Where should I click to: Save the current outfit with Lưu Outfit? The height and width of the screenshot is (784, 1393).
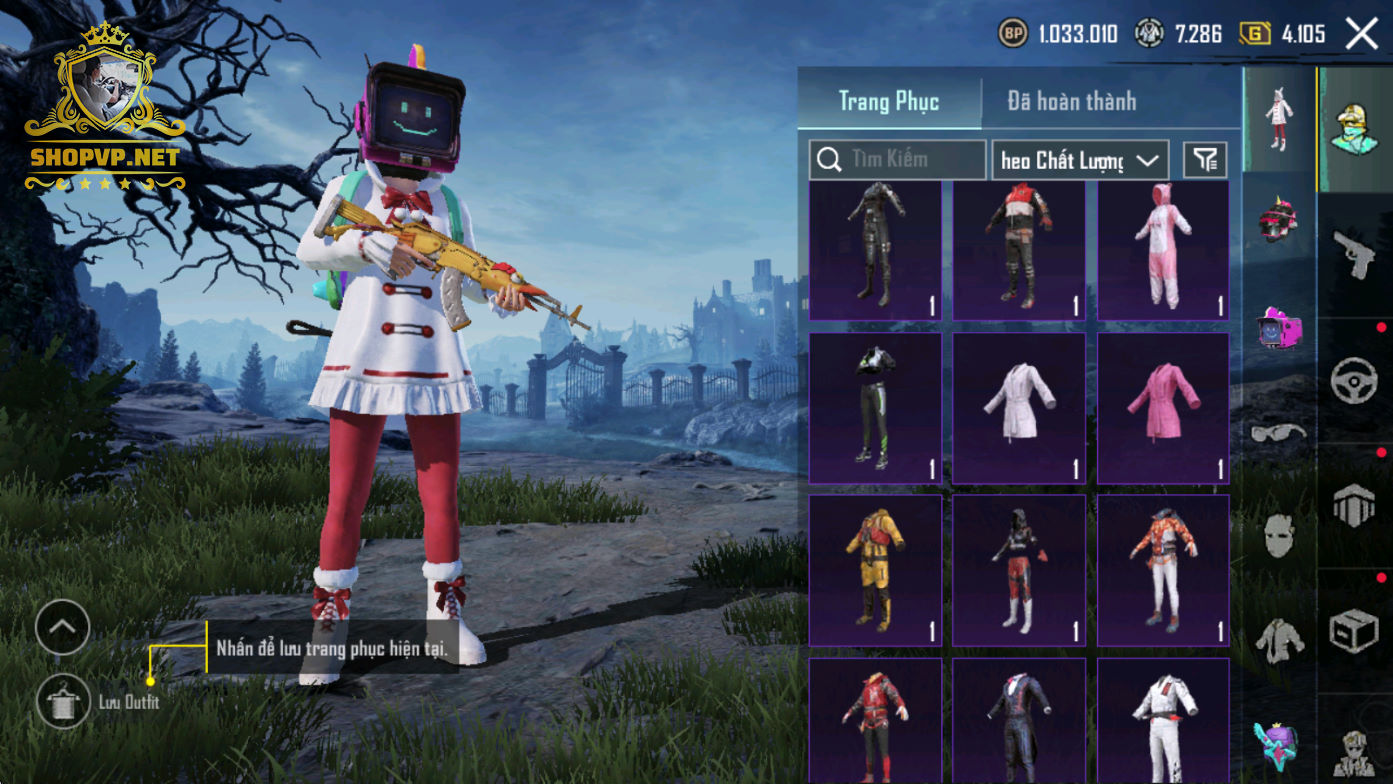pyautogui.click(x=63, y=700)
